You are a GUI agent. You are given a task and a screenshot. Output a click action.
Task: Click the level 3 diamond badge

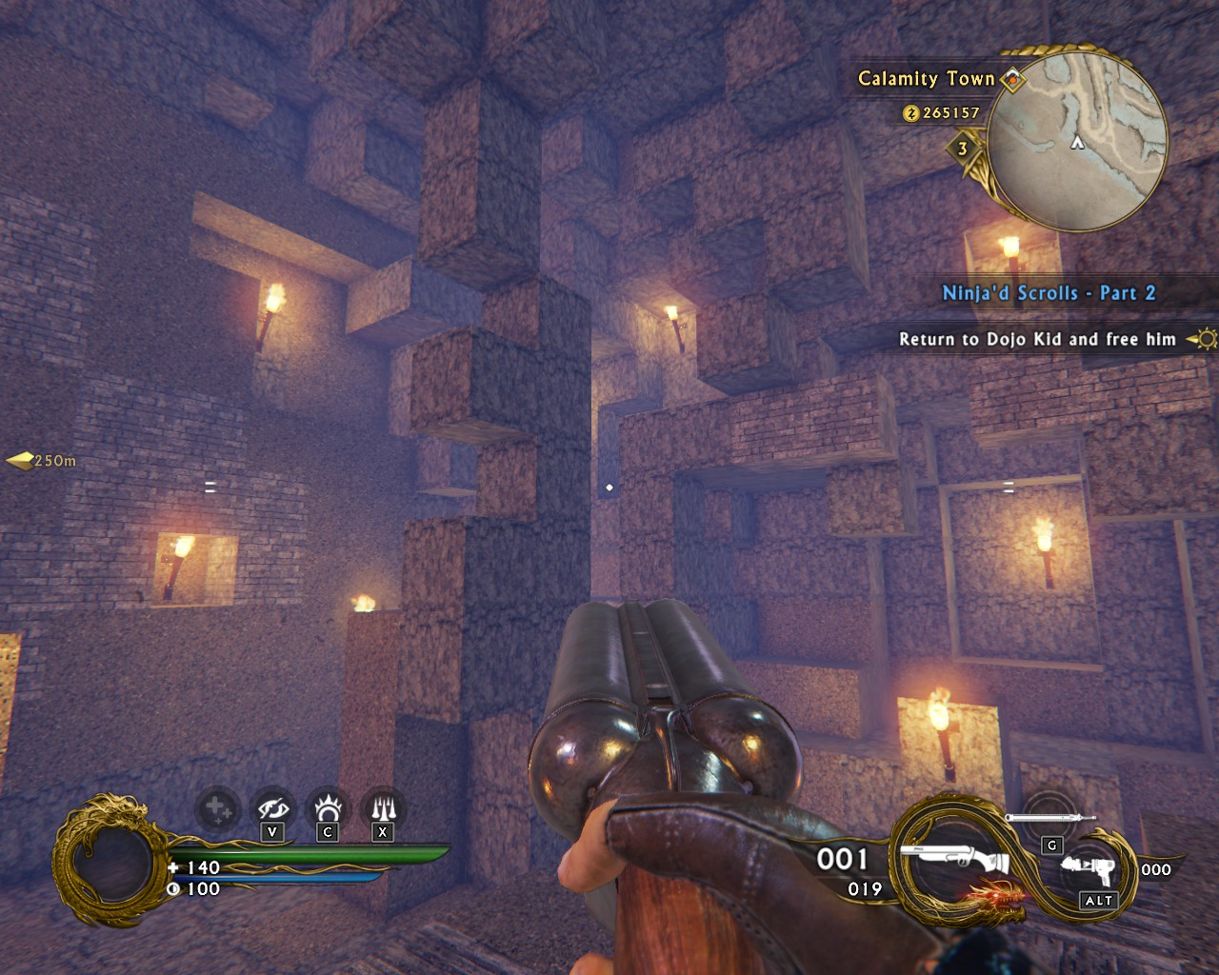[962, 149]
